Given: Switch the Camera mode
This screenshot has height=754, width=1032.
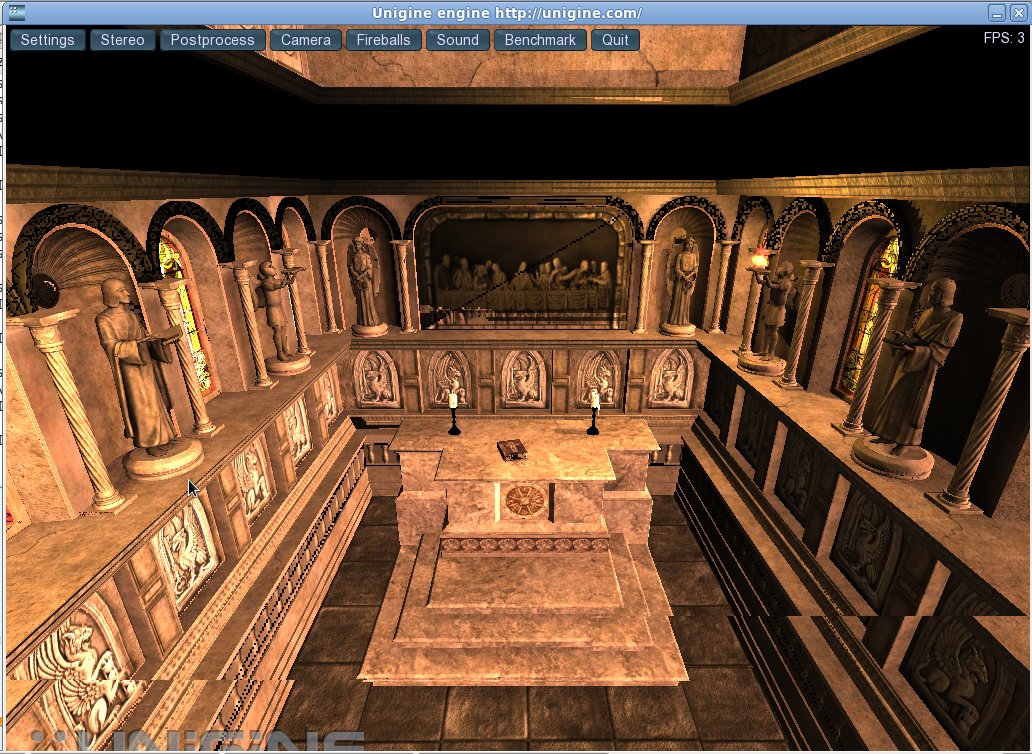Looking at the screenshot, I should coord(305,40).
